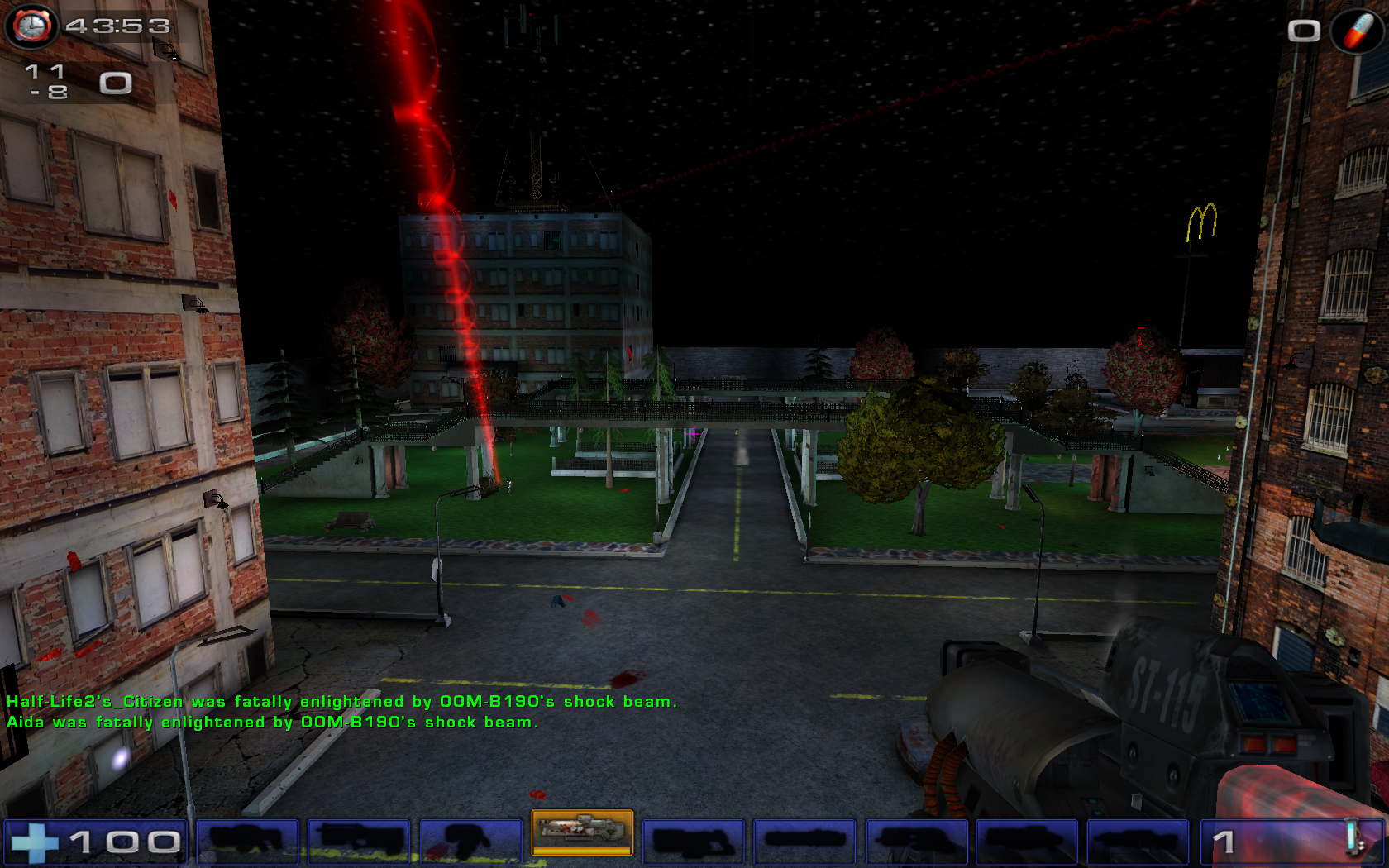Screen dimensions: 1389x868
Task: Toggle the second weapon slot
Action: click(360, 842)
